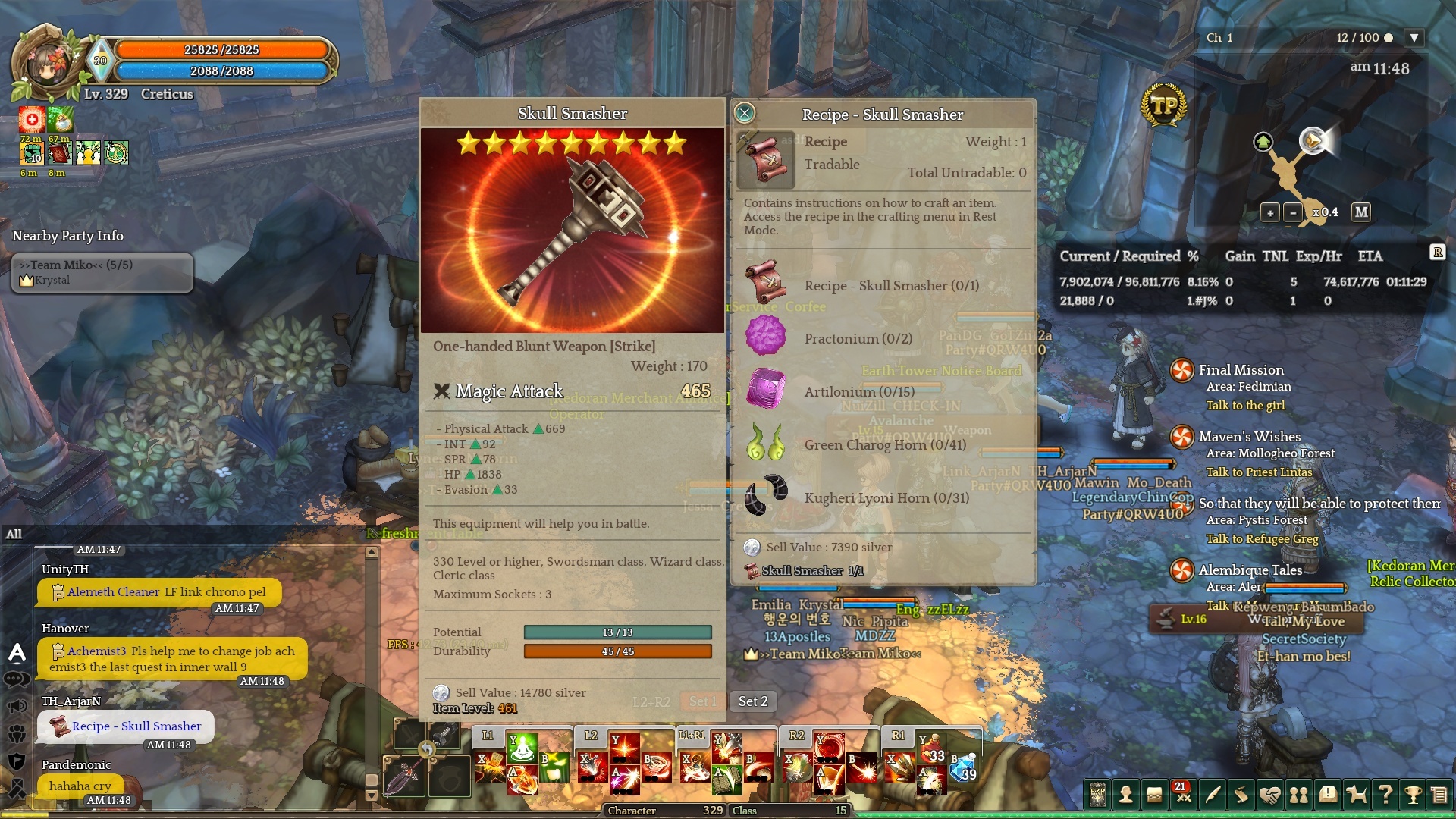Zoom in the minimap with the plus button
This screenshot has width=1456, height=819.
click(x=1270, y=213)
